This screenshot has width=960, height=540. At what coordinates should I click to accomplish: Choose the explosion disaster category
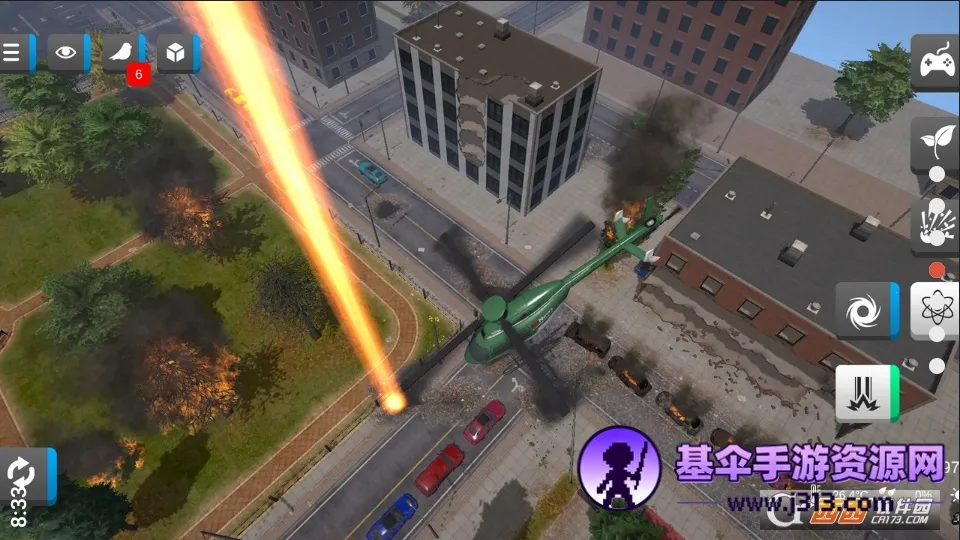pyautogui.click(x=936, y=223)
